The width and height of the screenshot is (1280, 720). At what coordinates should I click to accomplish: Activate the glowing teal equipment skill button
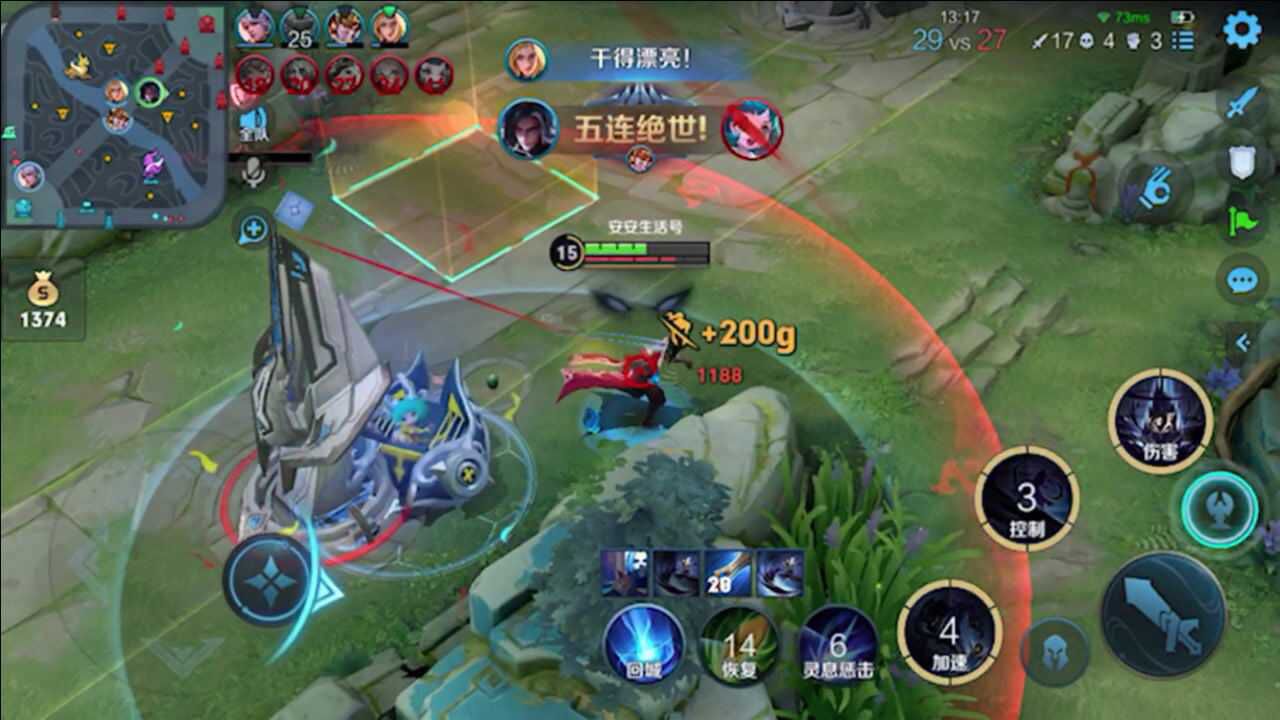tap(1219, 508)
